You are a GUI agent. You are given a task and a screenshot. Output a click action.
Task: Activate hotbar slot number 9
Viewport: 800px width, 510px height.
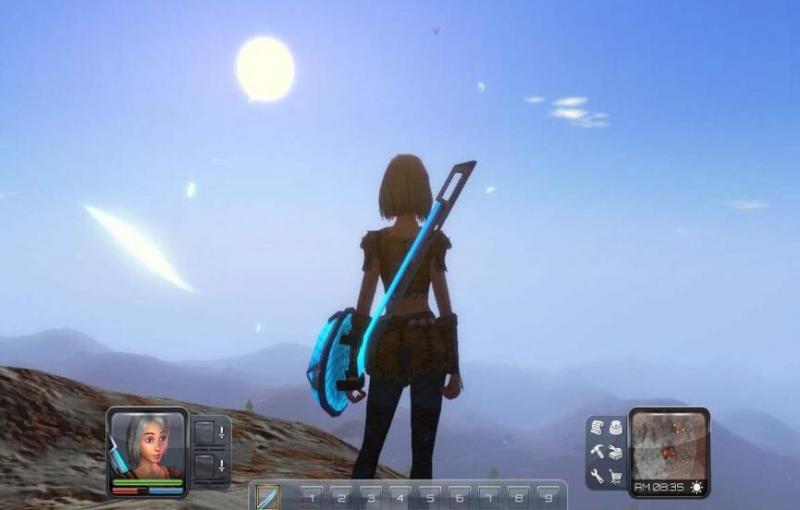pos(548,497)
